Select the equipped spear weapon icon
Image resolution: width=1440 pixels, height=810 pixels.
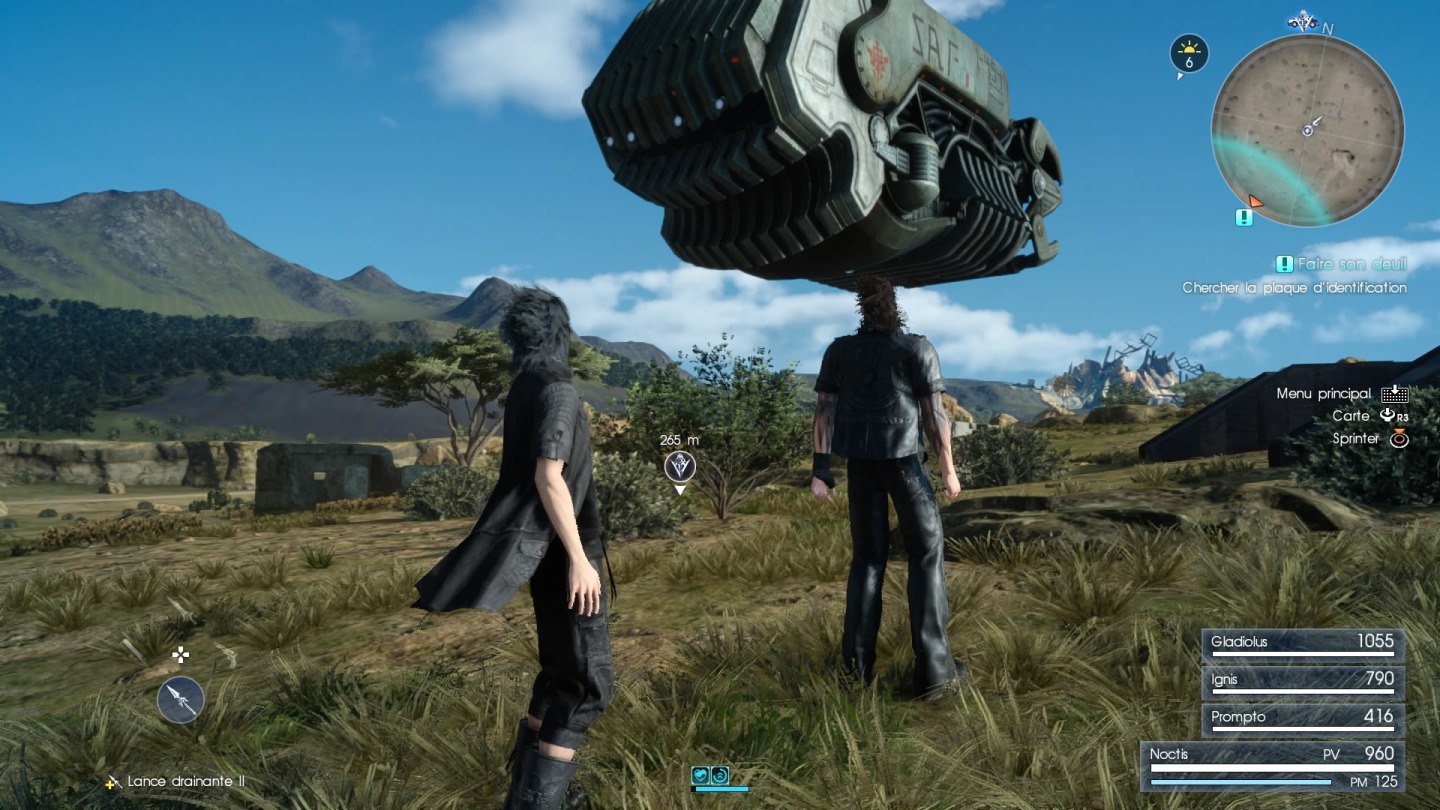coord(181,699)
